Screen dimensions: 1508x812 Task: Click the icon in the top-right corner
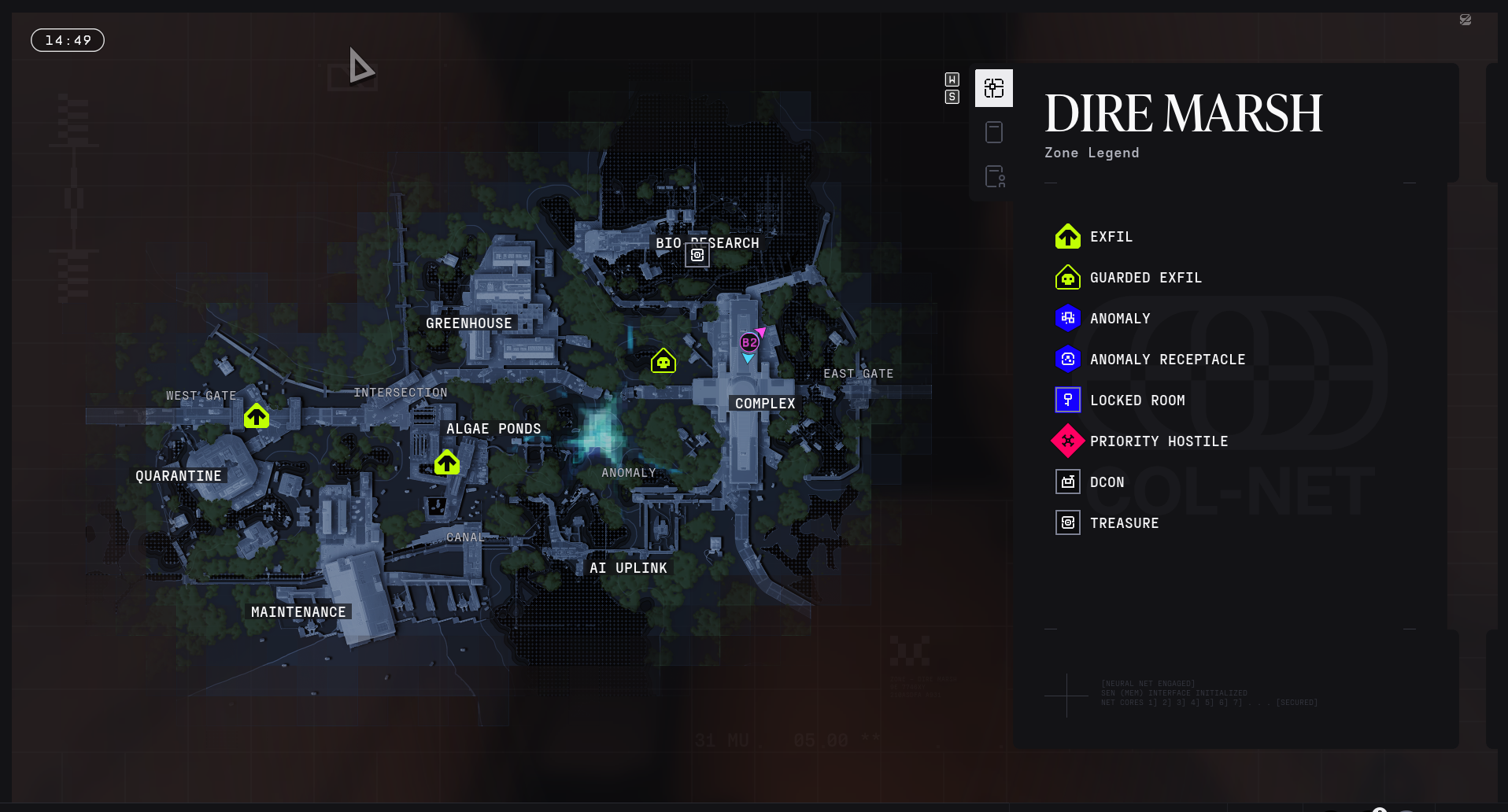coord(1465,20)
